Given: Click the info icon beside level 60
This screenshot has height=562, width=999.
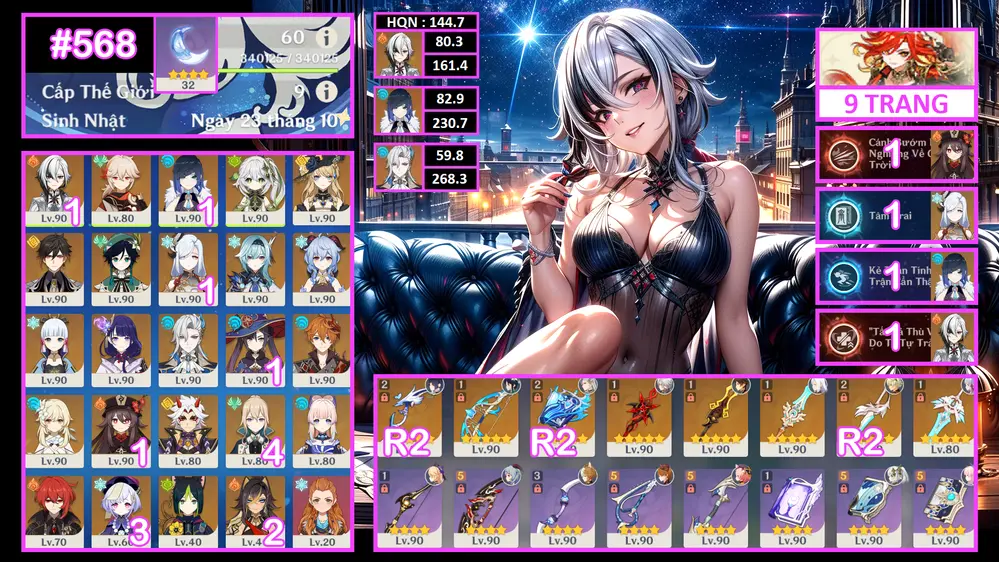Looking at the screenshot, I should (324, 38).
